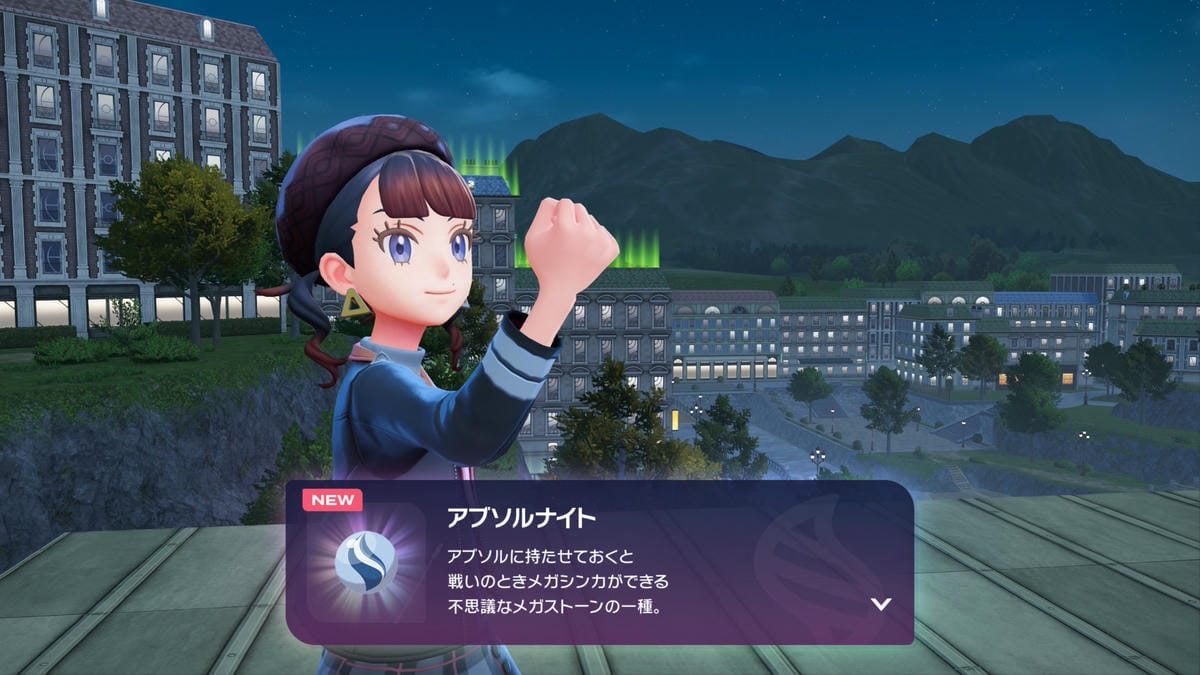Click the down arrow to continue the dialog

click(880, 604)
